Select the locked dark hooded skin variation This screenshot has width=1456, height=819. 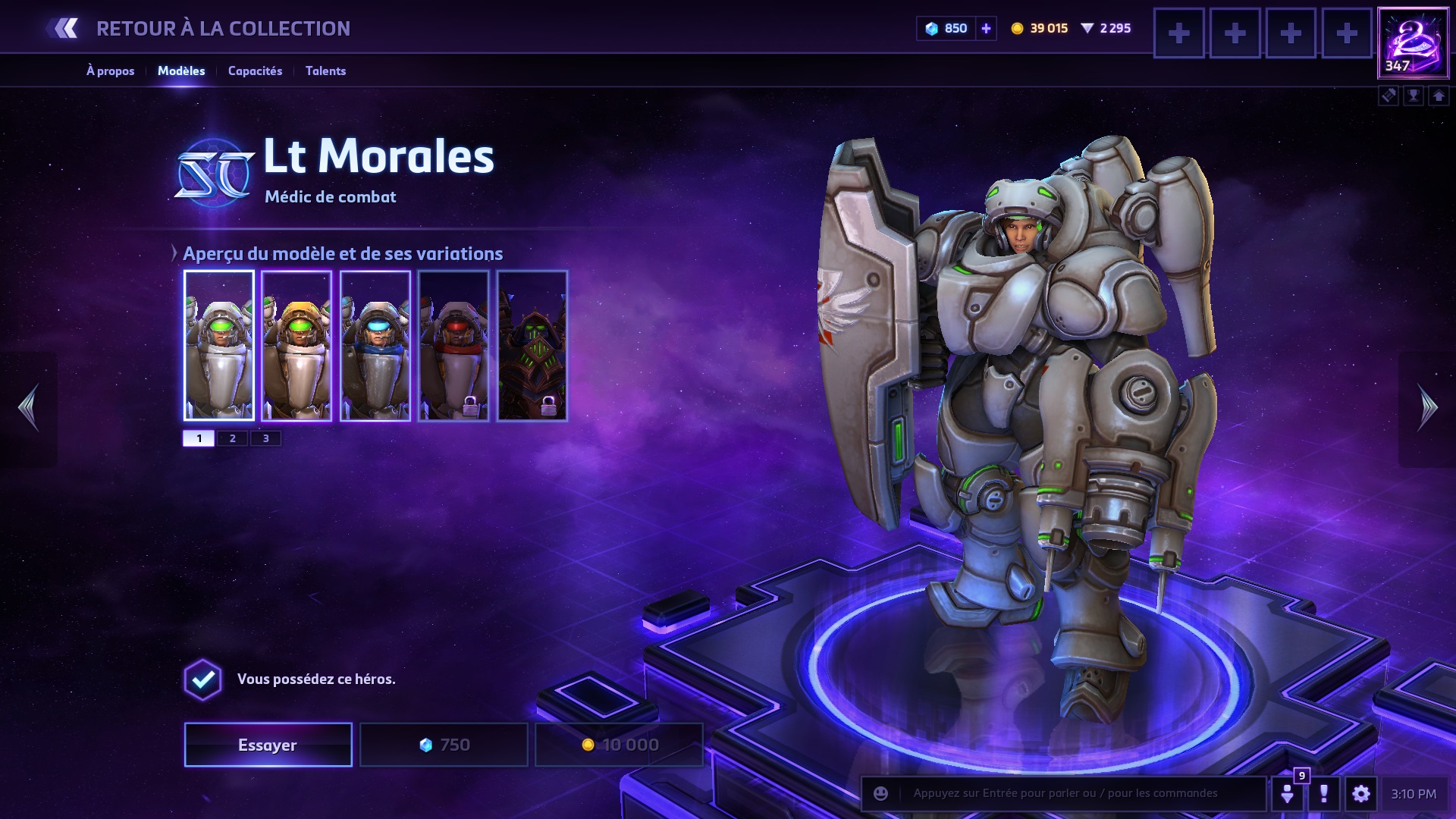pos(532,345)
